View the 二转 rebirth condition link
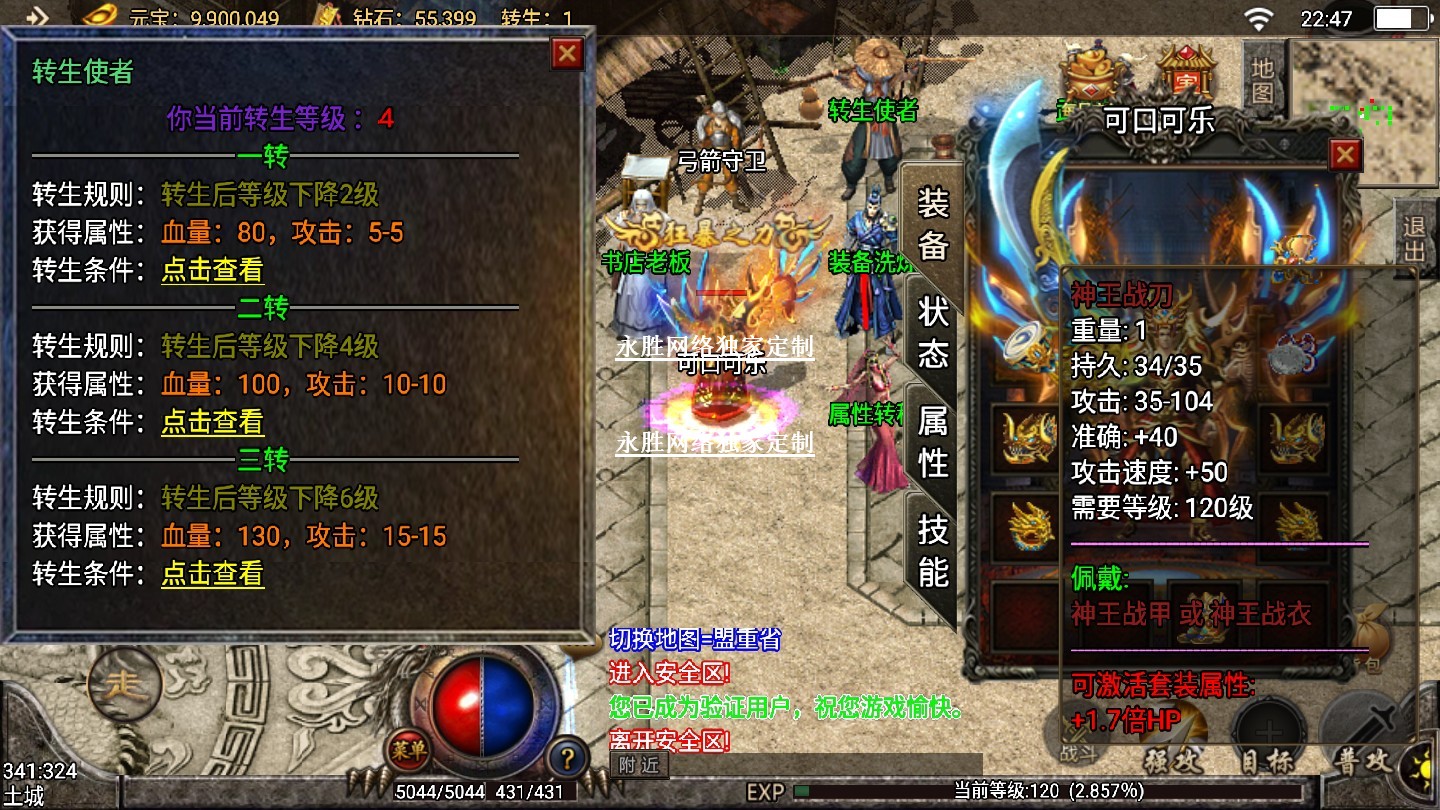1440x810 pixels. [x=212, y=422]
